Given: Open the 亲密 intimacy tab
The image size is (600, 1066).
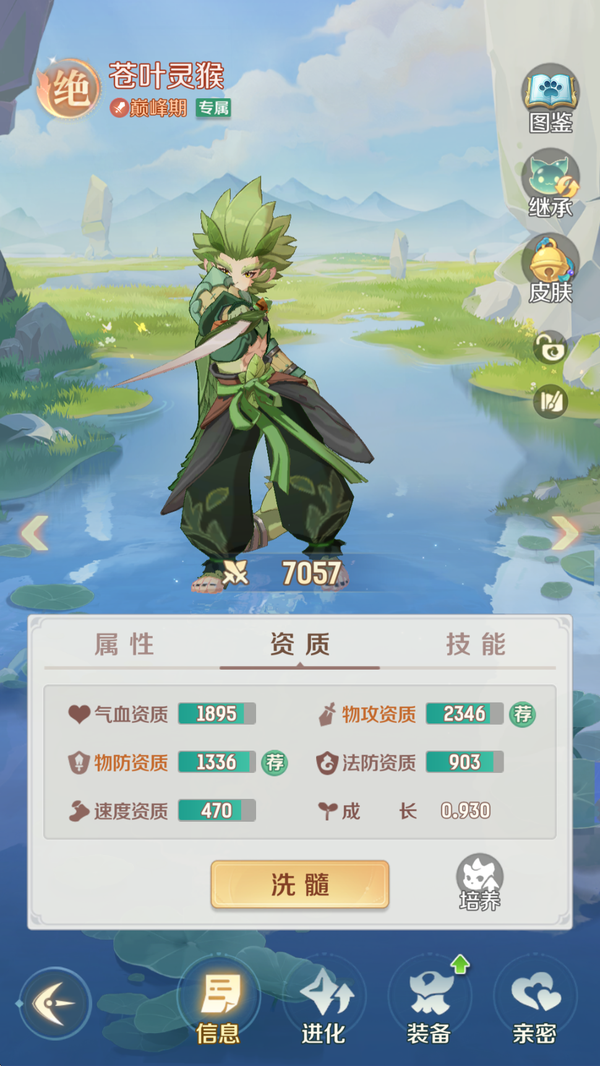Looking at the screenshot, I should coord(534,1002).
